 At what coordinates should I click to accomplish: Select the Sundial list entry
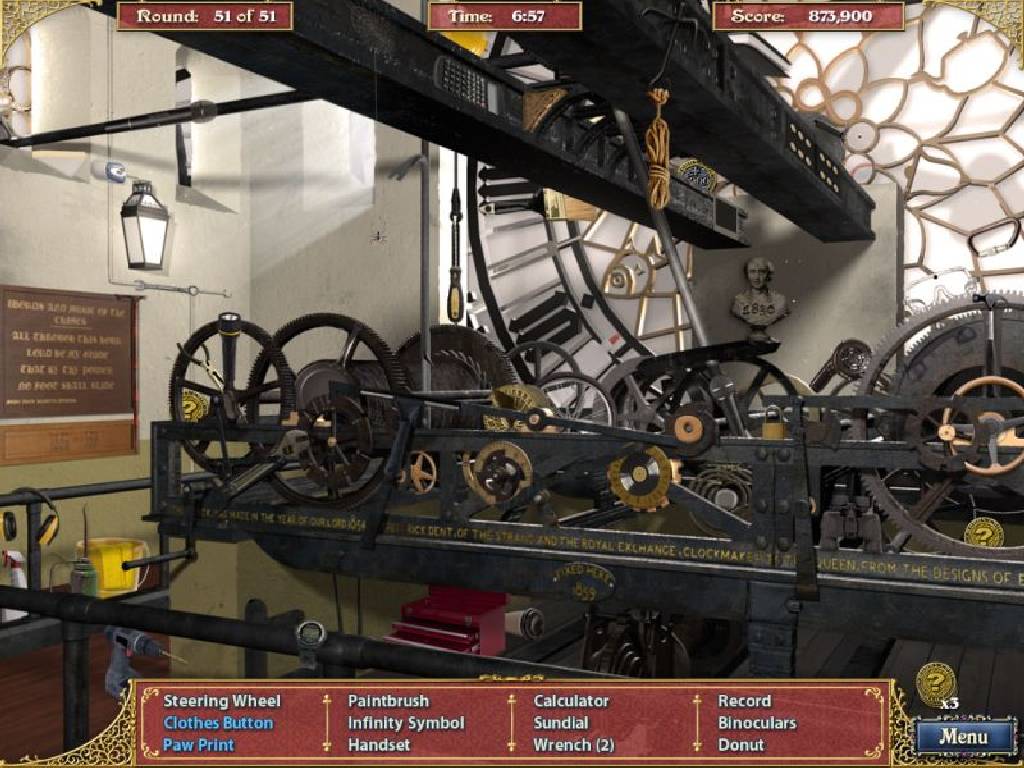point(561,723)
